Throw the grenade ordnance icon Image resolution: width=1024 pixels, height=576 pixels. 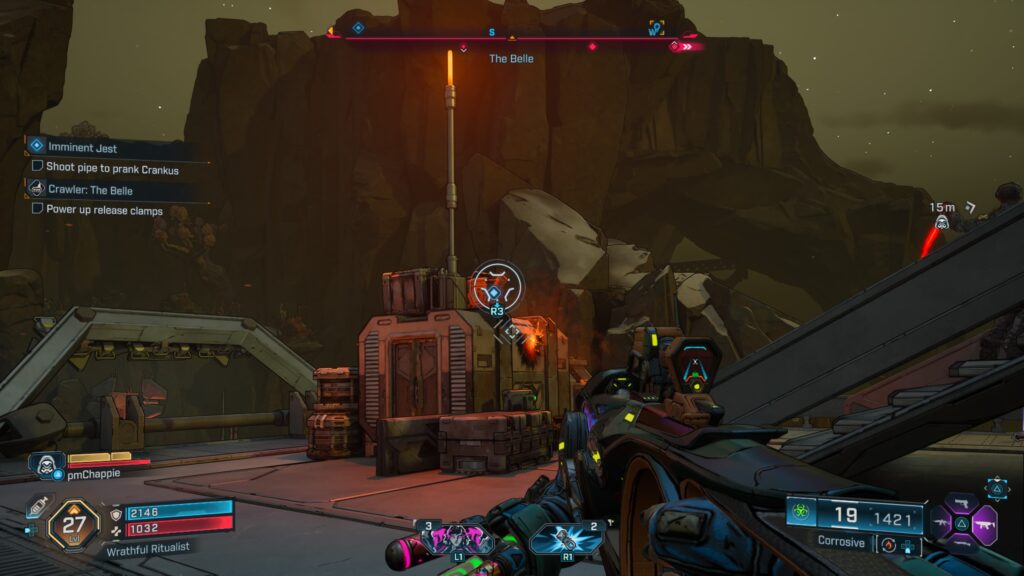click(565, 537)
